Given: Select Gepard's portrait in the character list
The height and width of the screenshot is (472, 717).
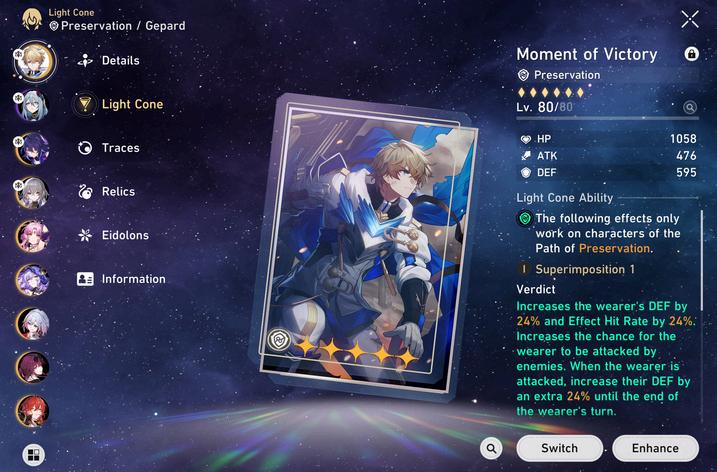Looking at the screenshot, I should [32, 61].
